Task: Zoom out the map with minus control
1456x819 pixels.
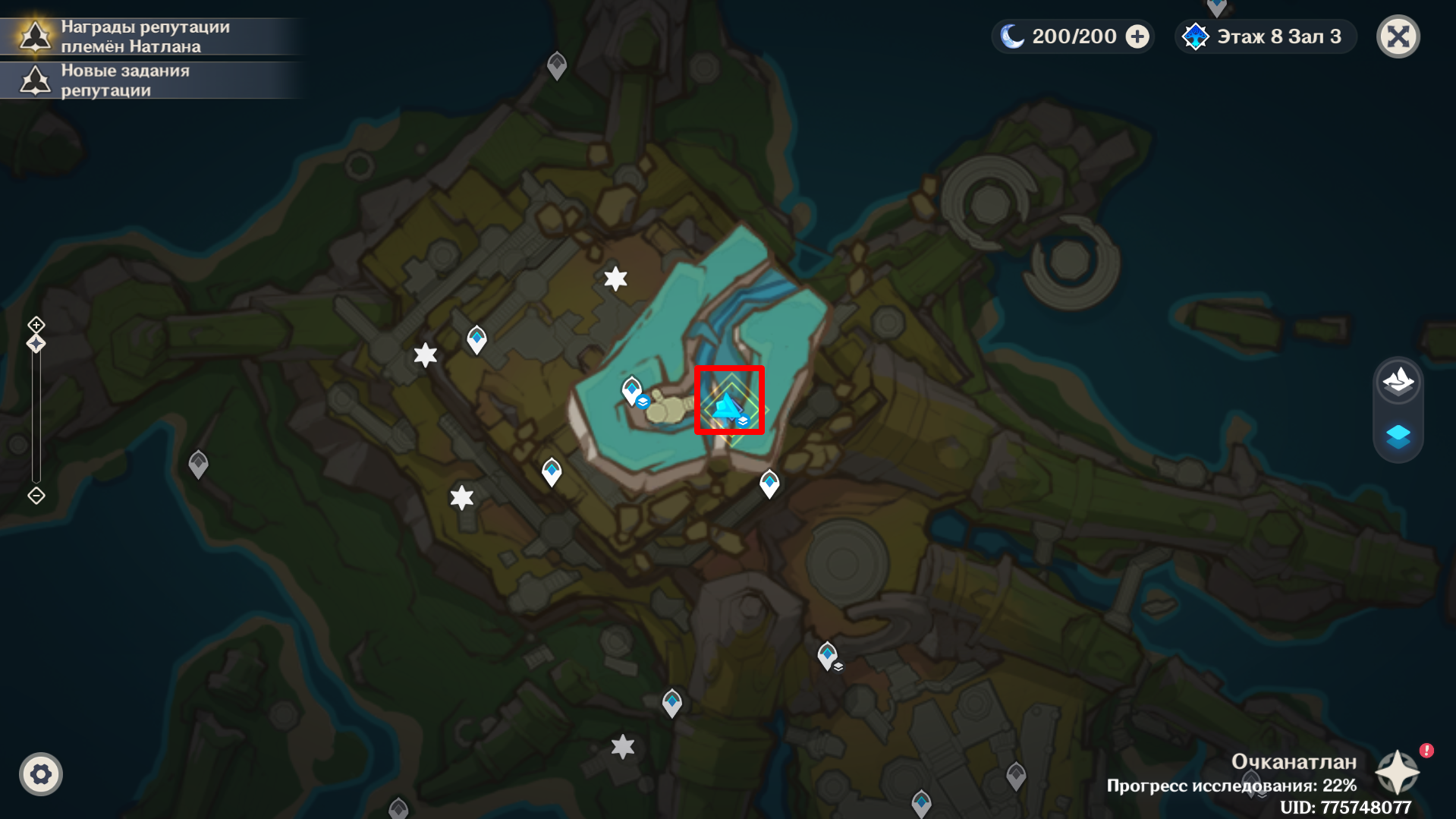Action: pos(36,496)
